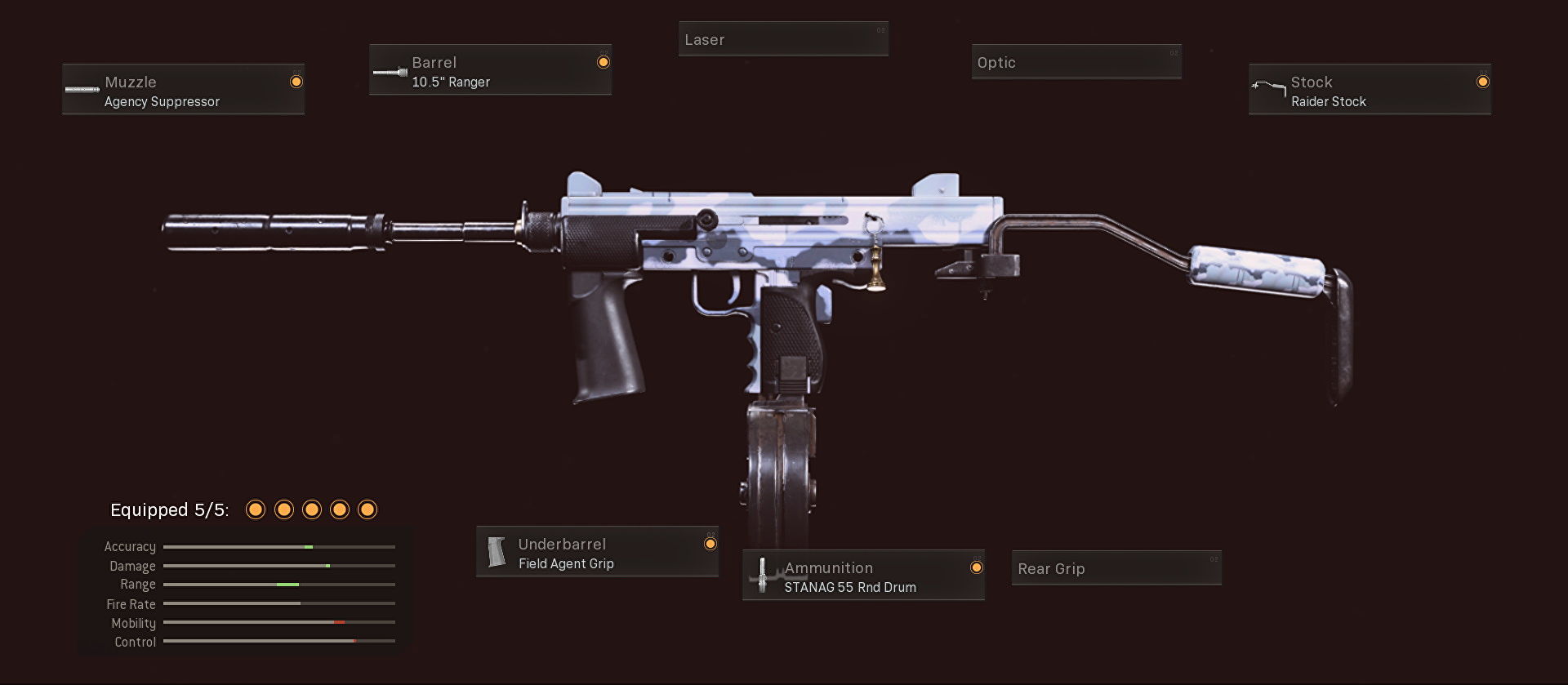
Task: Select the Stock slot with Raider Stock
Action: click(x=1370, y=90)
